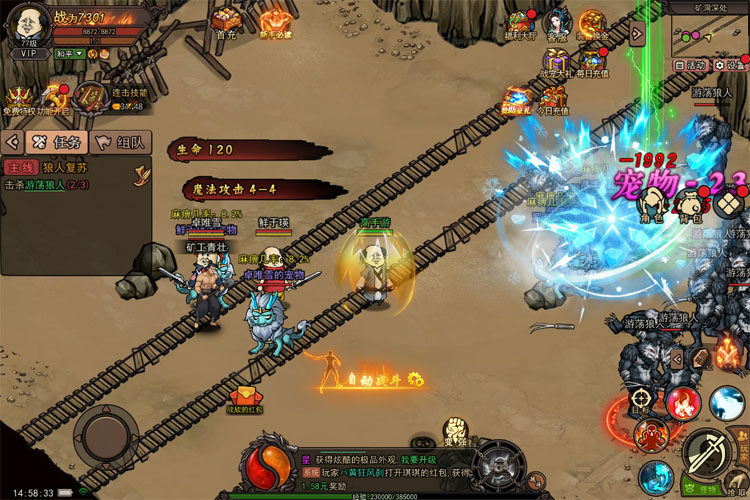Open the 设置 settings button

pyautogui.click(x=730, y=65)
